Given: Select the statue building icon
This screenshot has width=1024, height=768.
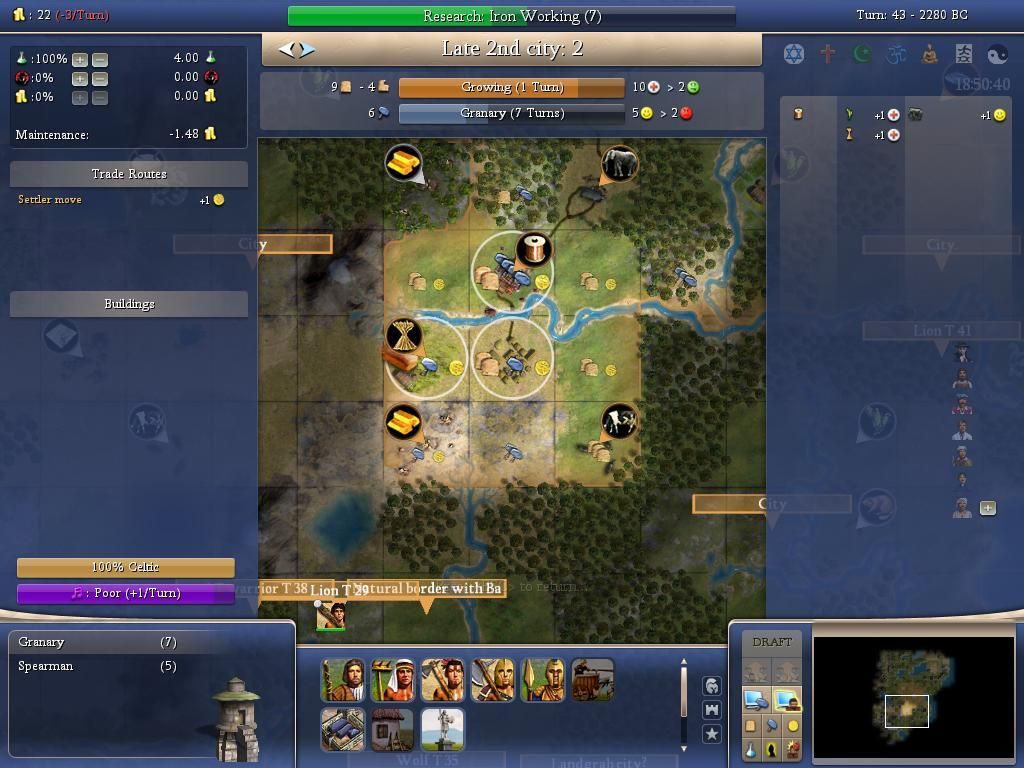Looking at the screenshot, I should (442, 730).
